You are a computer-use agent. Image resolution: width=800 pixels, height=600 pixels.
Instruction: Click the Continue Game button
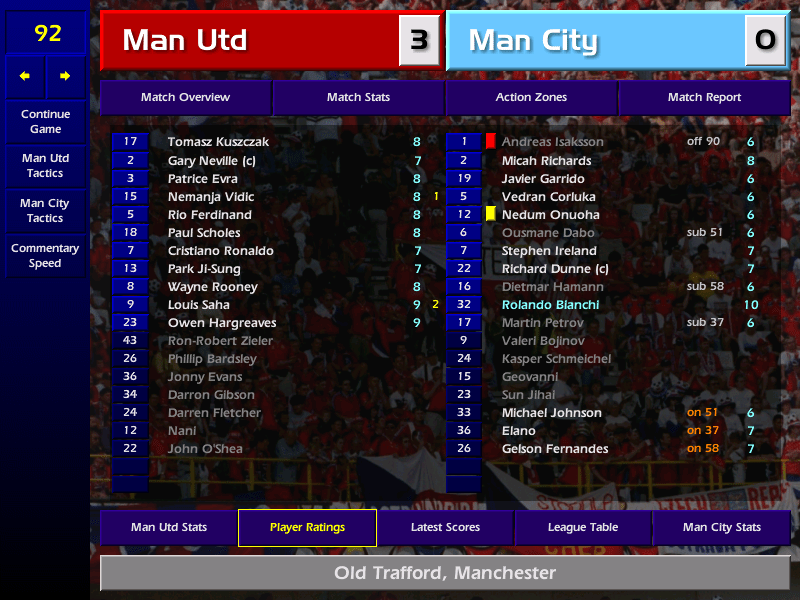click(x=45, y=122)
